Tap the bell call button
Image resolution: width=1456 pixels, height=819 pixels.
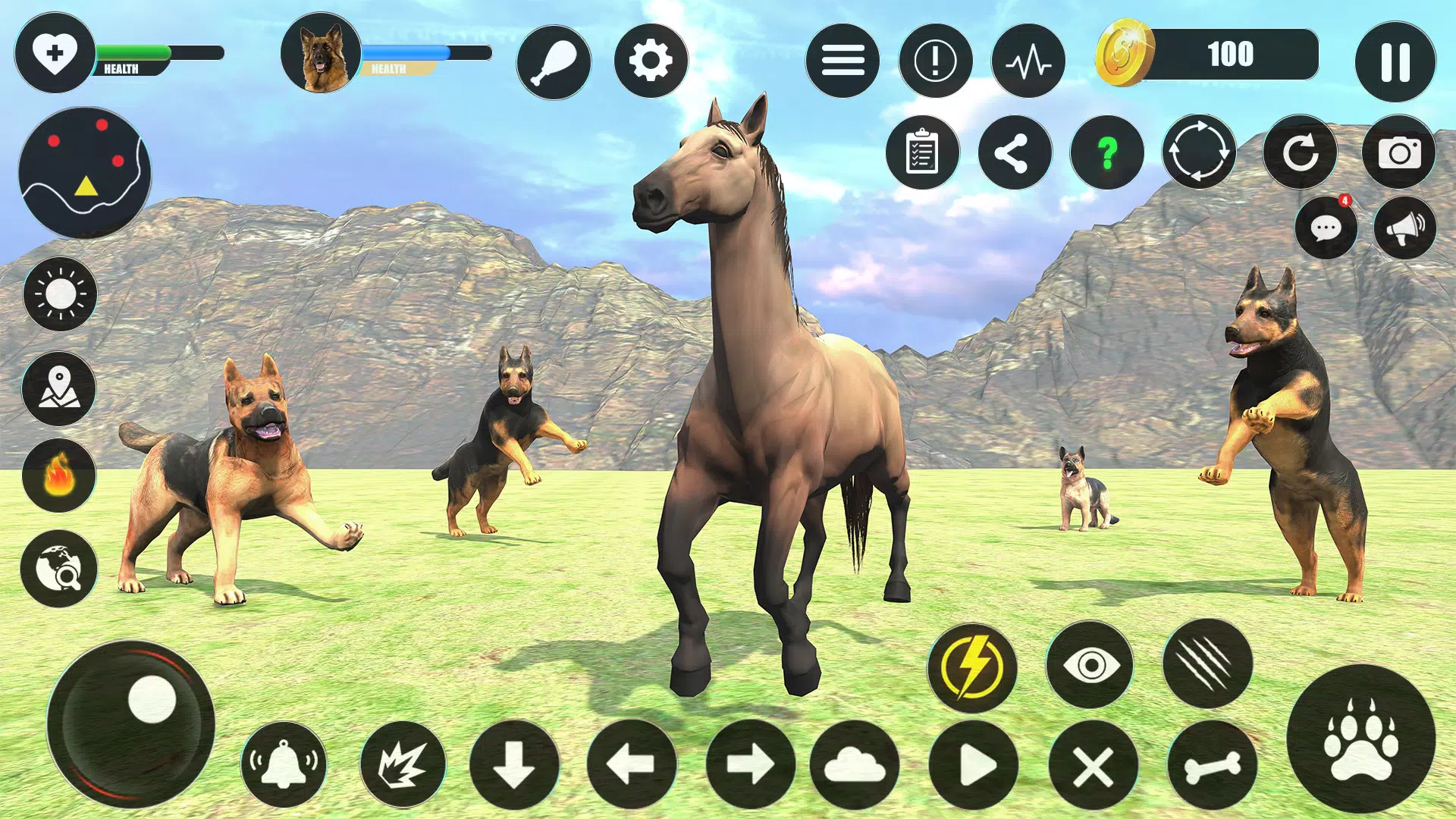(x=284, y=764)
